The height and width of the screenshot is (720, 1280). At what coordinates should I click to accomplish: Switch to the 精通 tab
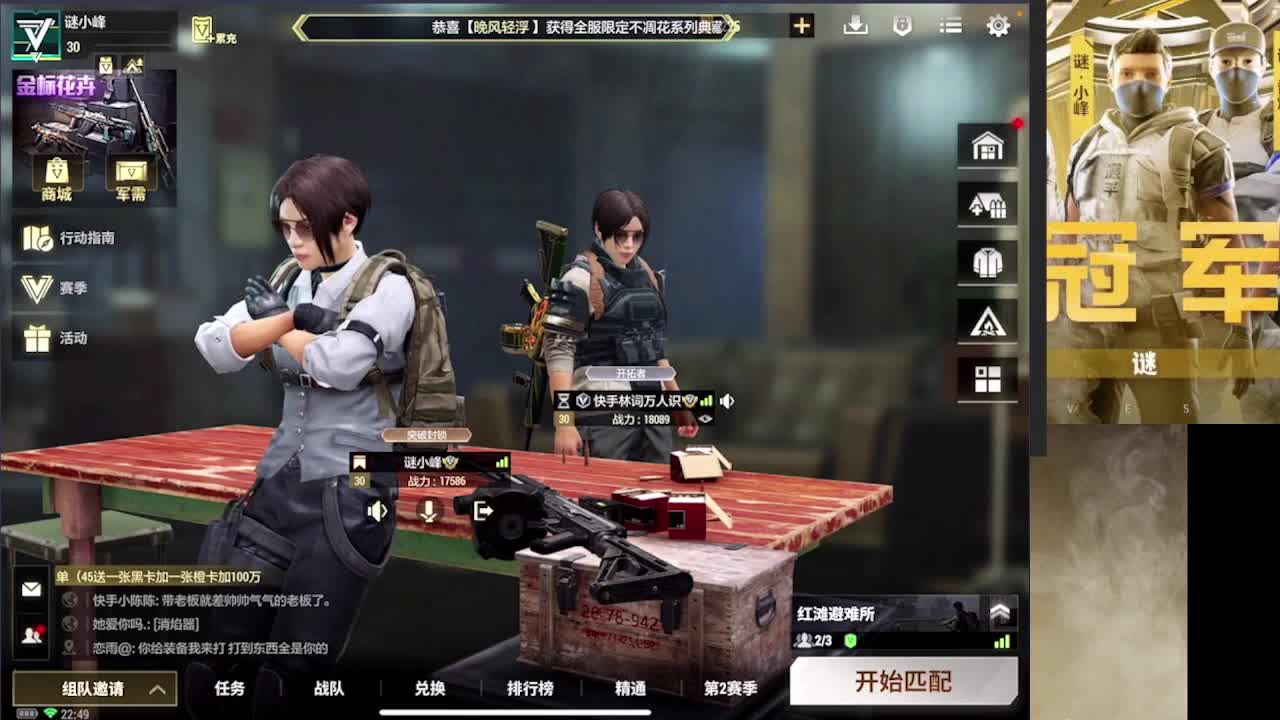(629, 690)
